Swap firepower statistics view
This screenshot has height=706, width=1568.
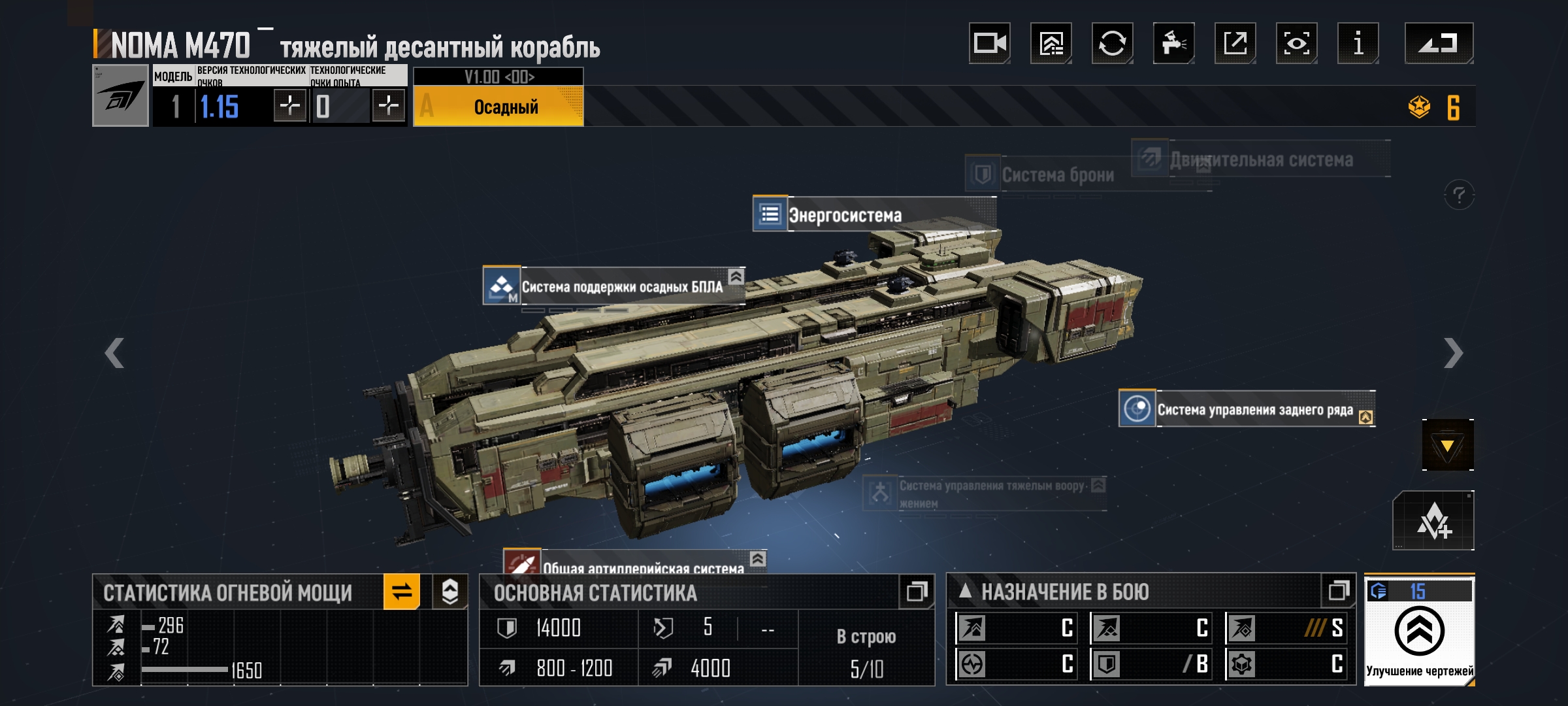[402, 592]
